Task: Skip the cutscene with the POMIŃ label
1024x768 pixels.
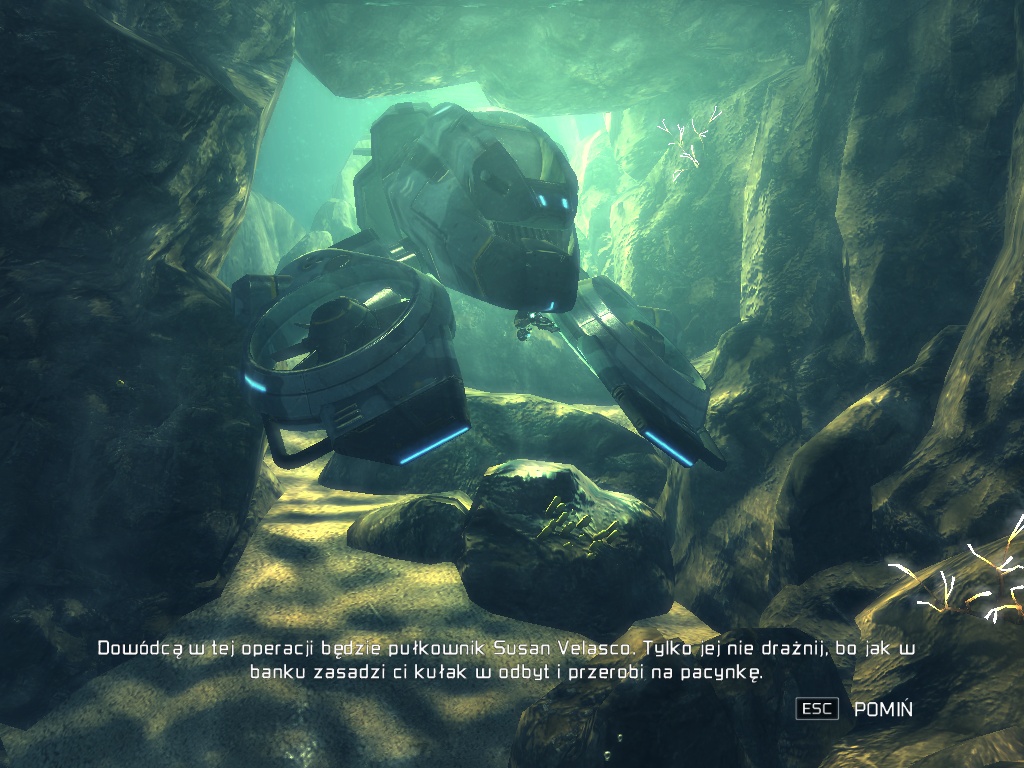Action: coord(882,709)
